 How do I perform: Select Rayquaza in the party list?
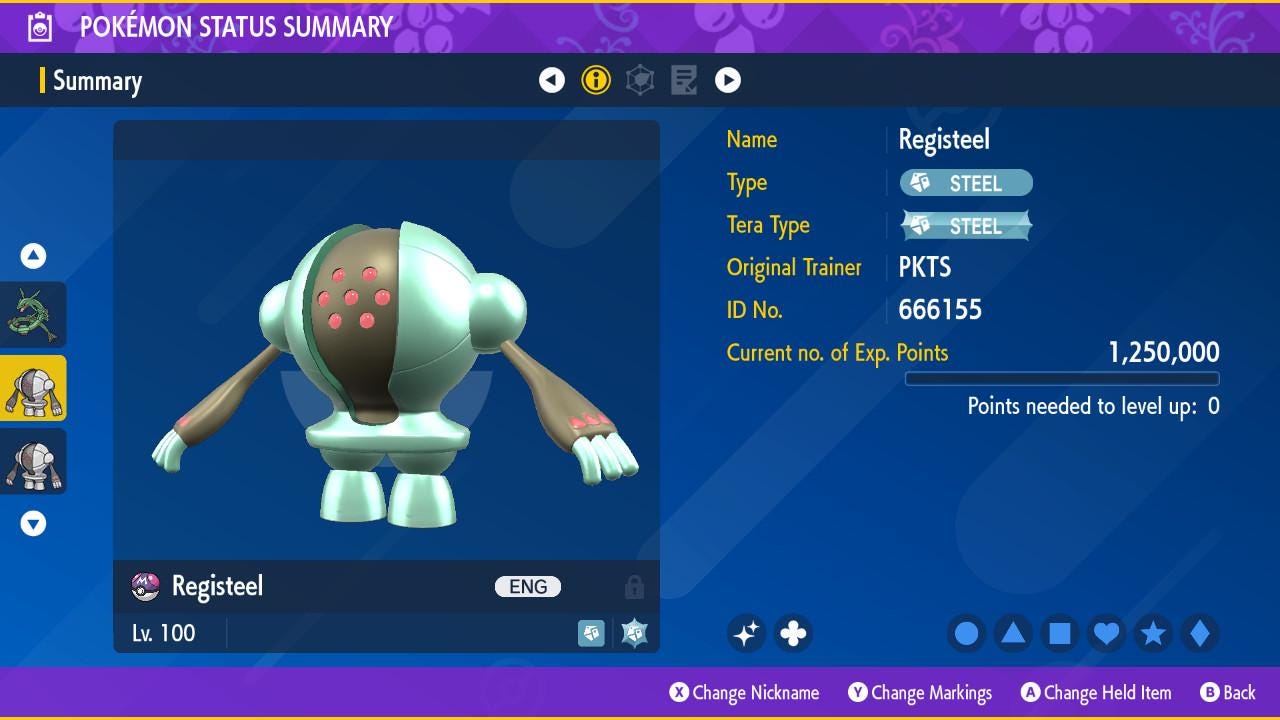click(33, 315)
